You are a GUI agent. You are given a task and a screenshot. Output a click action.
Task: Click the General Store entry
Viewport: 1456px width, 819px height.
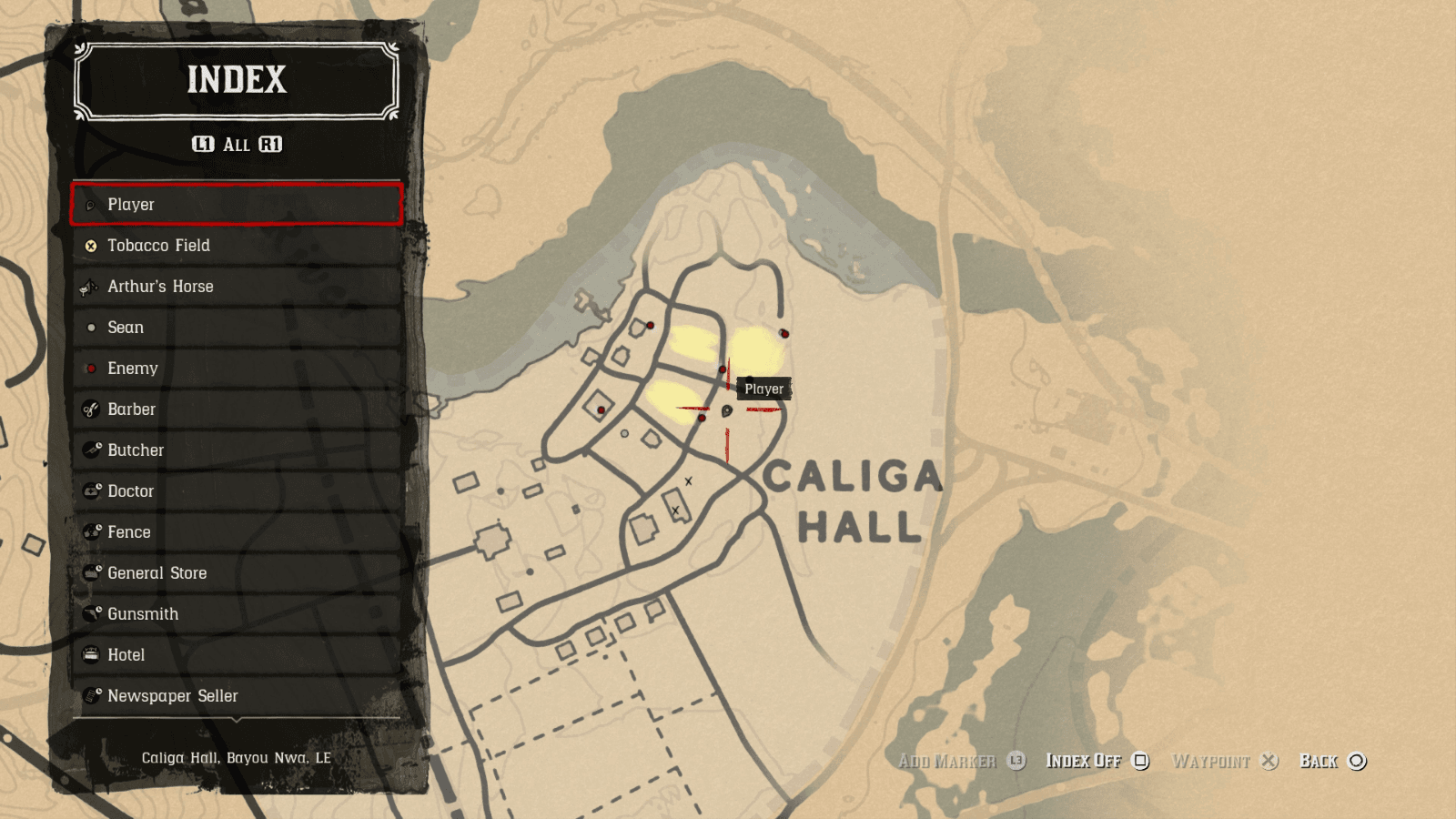pos(90,573)
